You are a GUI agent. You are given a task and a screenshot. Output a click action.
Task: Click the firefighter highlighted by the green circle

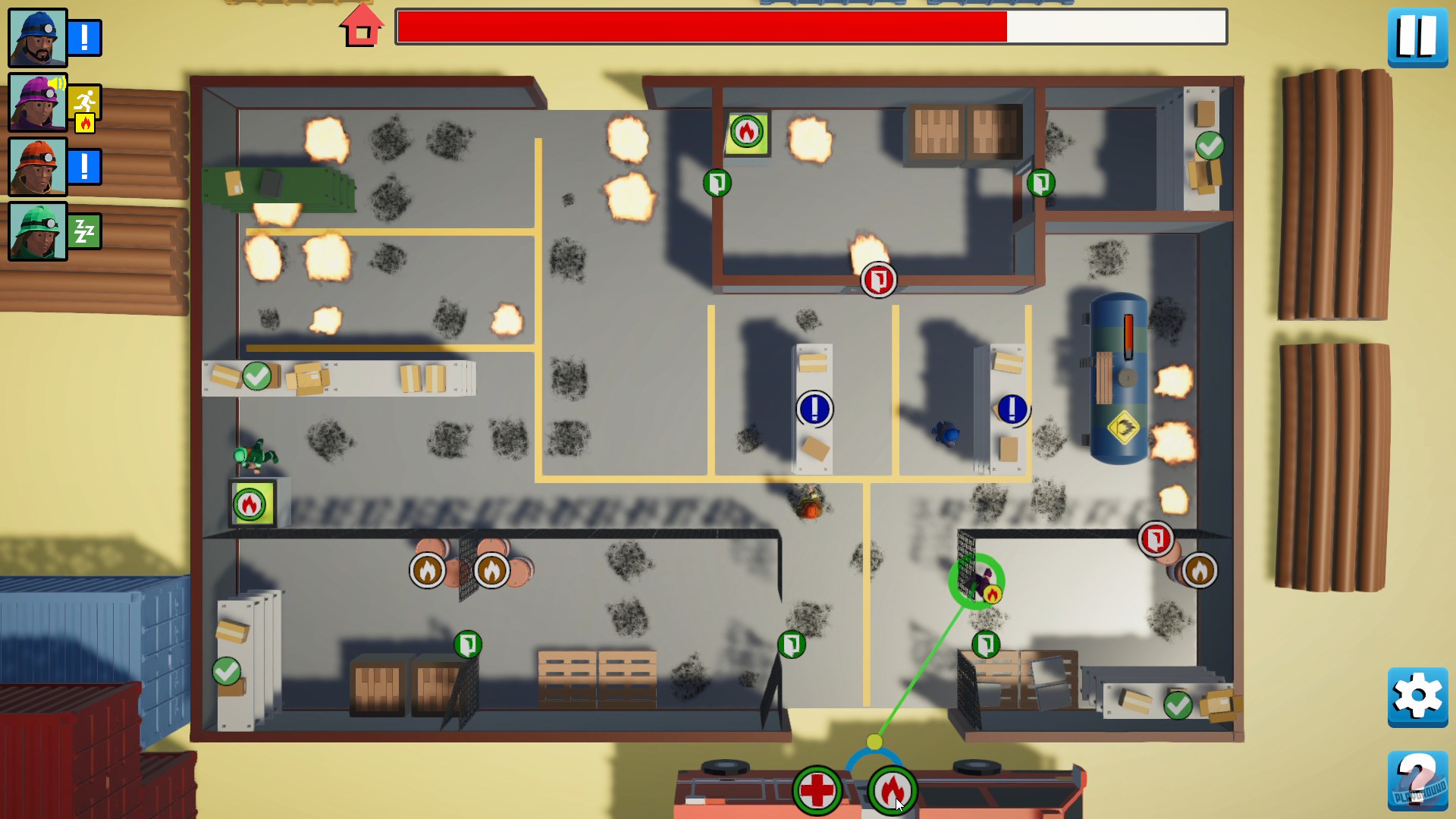coord(977,580)
